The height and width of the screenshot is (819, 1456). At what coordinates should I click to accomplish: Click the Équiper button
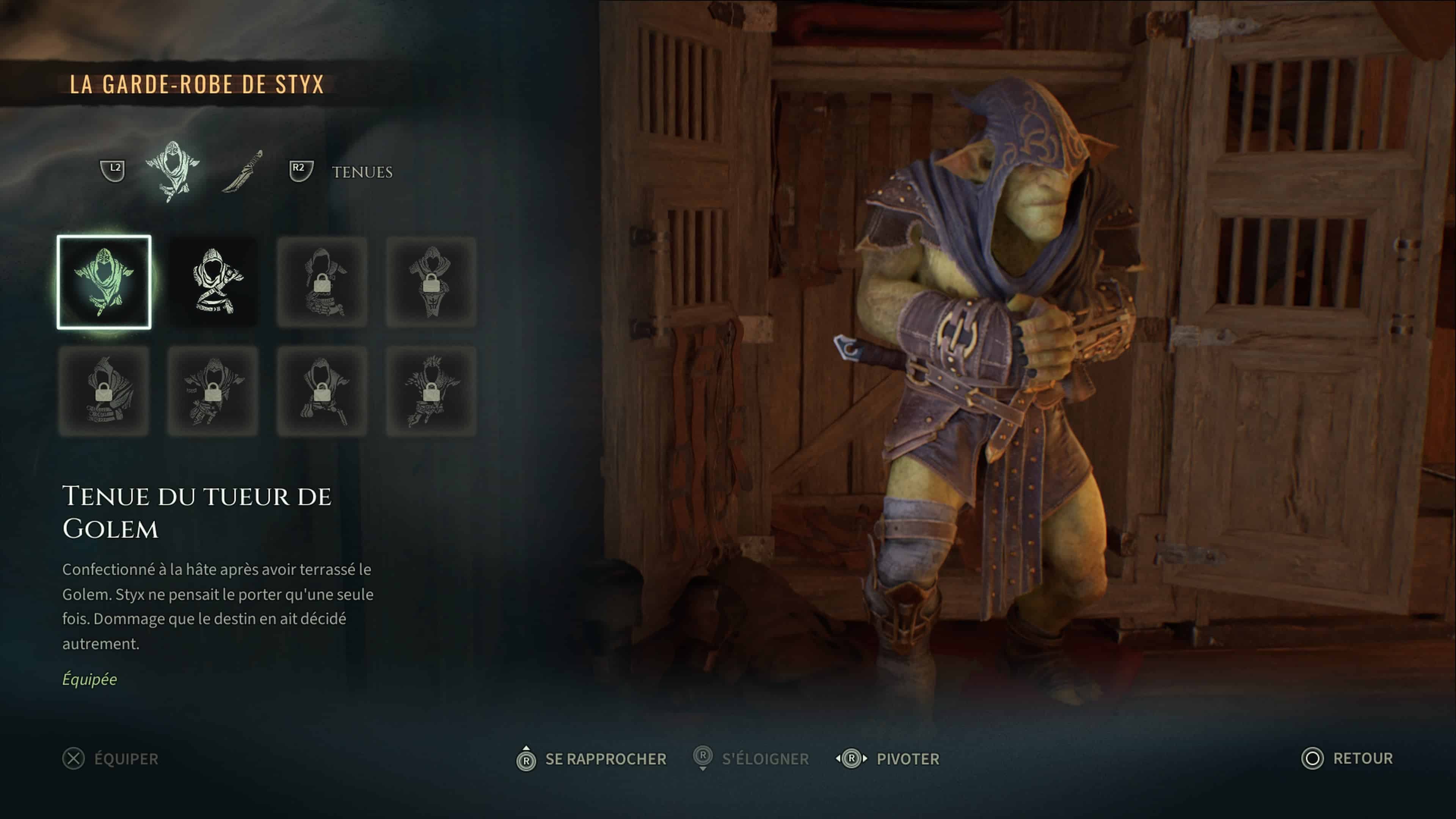point(111,758)
